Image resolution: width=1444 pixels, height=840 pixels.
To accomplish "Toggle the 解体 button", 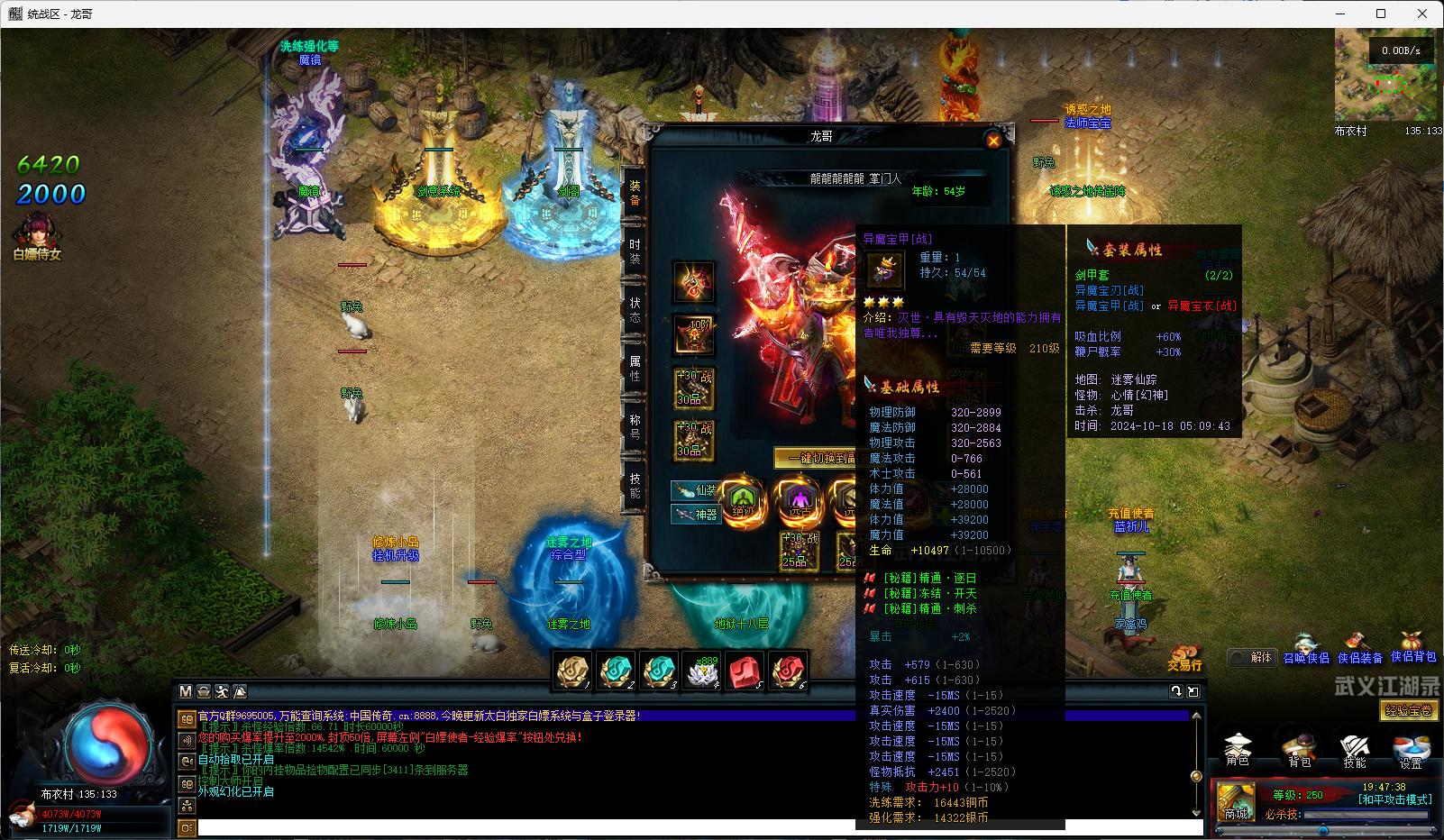I will [x=1252, y=657].
